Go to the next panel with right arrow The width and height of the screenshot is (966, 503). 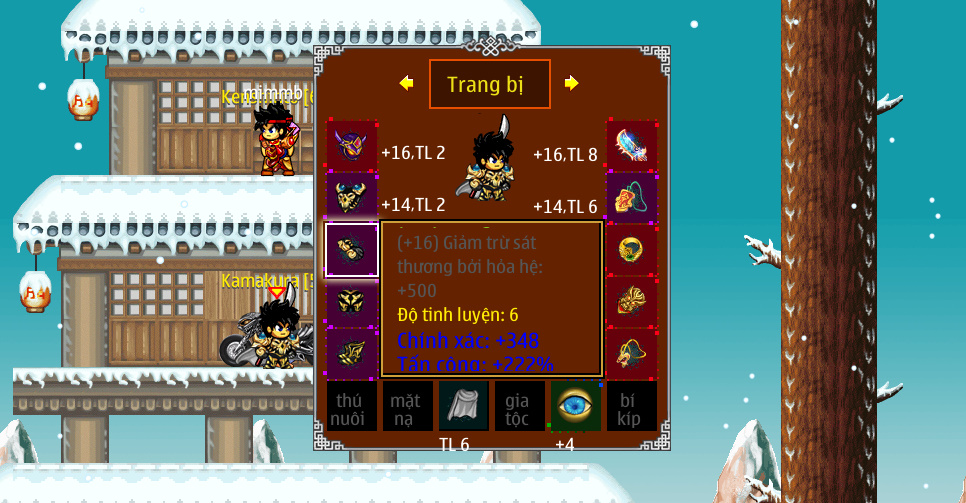571,83
